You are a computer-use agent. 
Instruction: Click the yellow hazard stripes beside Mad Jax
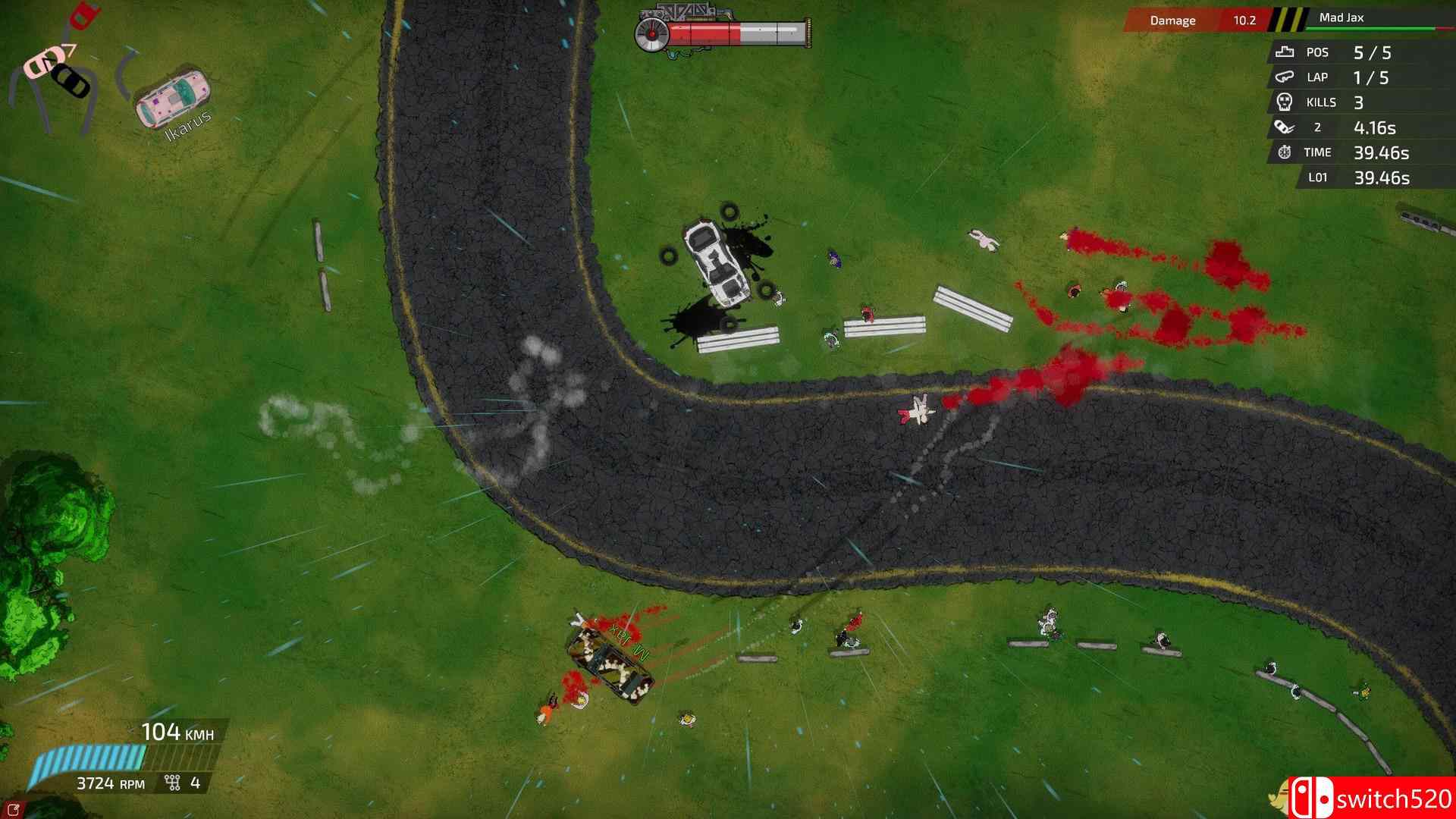pyautogui.click(x=1289, y=20)
